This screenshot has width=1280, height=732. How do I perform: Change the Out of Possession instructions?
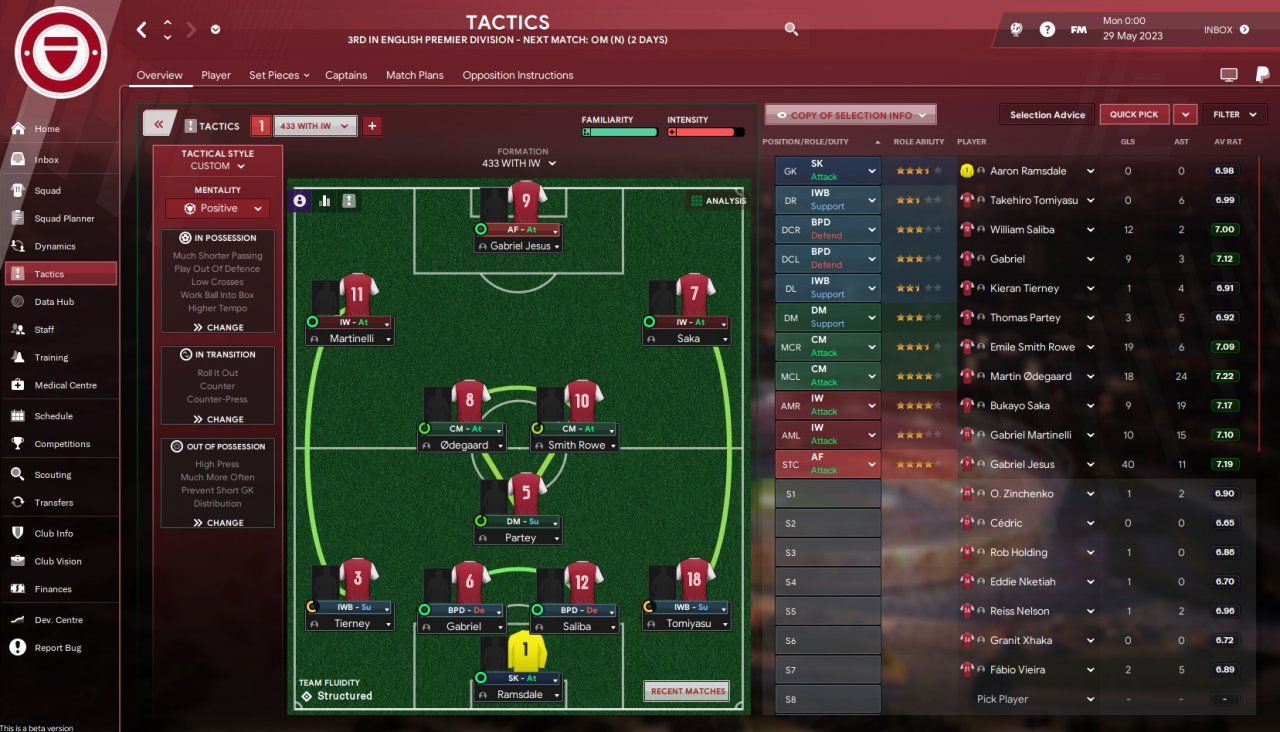218,522
